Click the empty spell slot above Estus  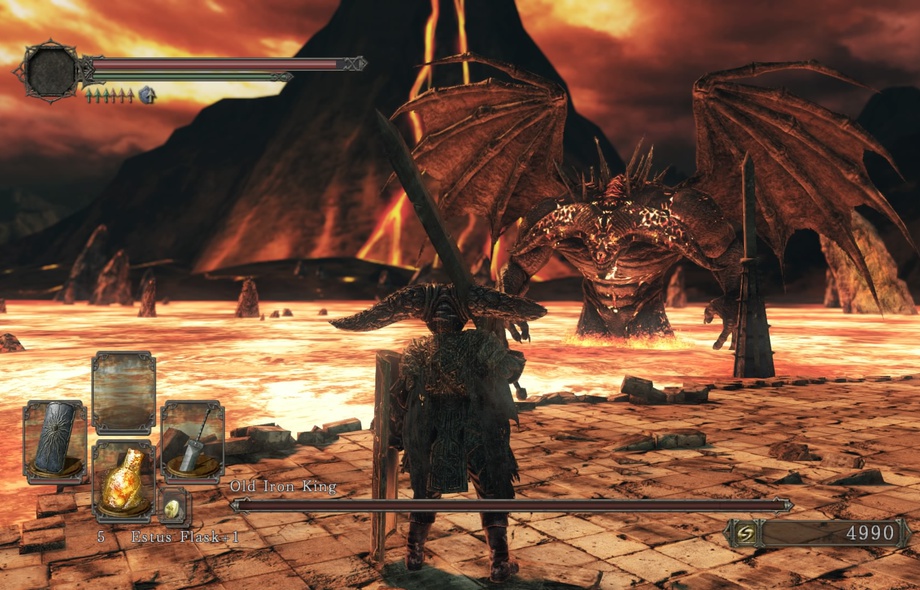123,393
